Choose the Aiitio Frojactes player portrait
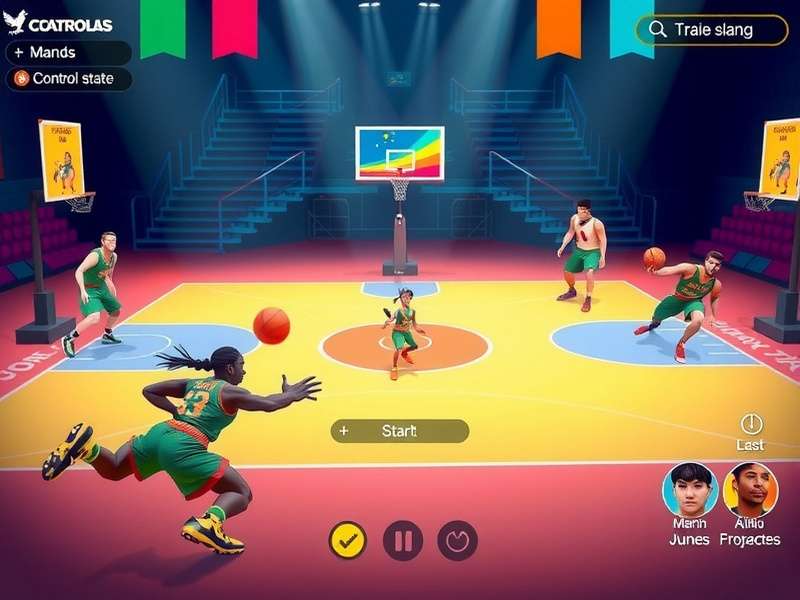This screenshot has width=800, height=600. point(750,489)
